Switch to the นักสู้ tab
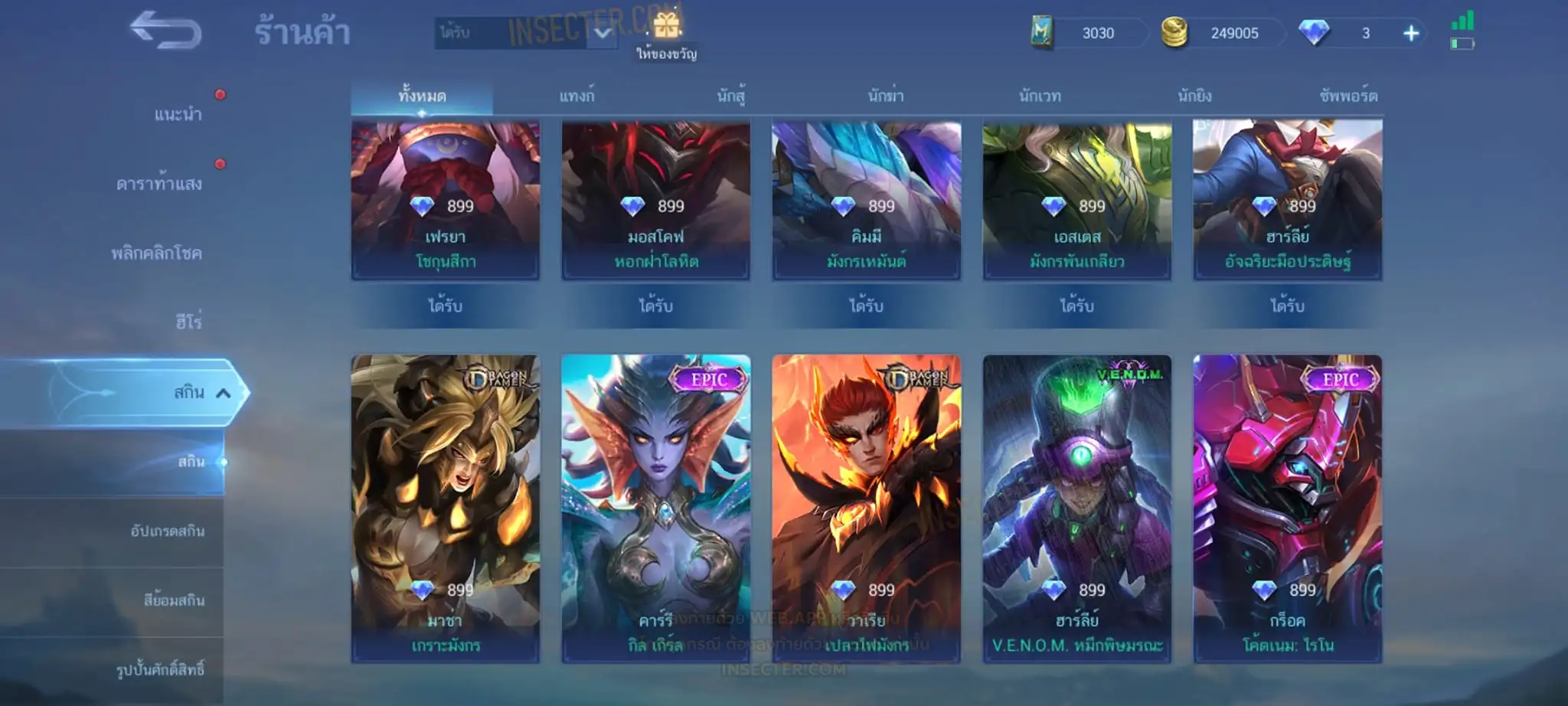1568x706 pixels. 731,96
